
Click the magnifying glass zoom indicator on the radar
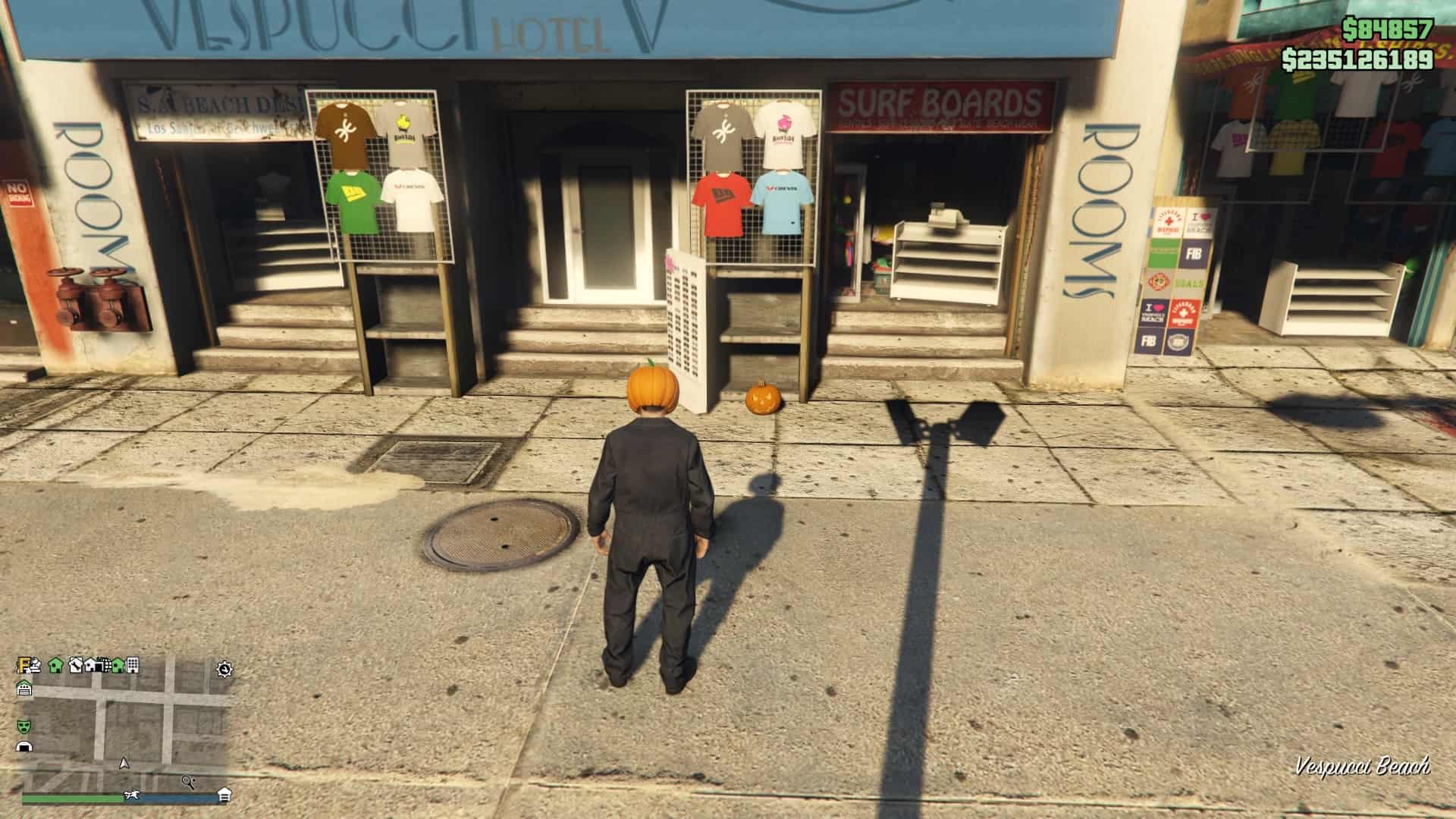(187, 782)
